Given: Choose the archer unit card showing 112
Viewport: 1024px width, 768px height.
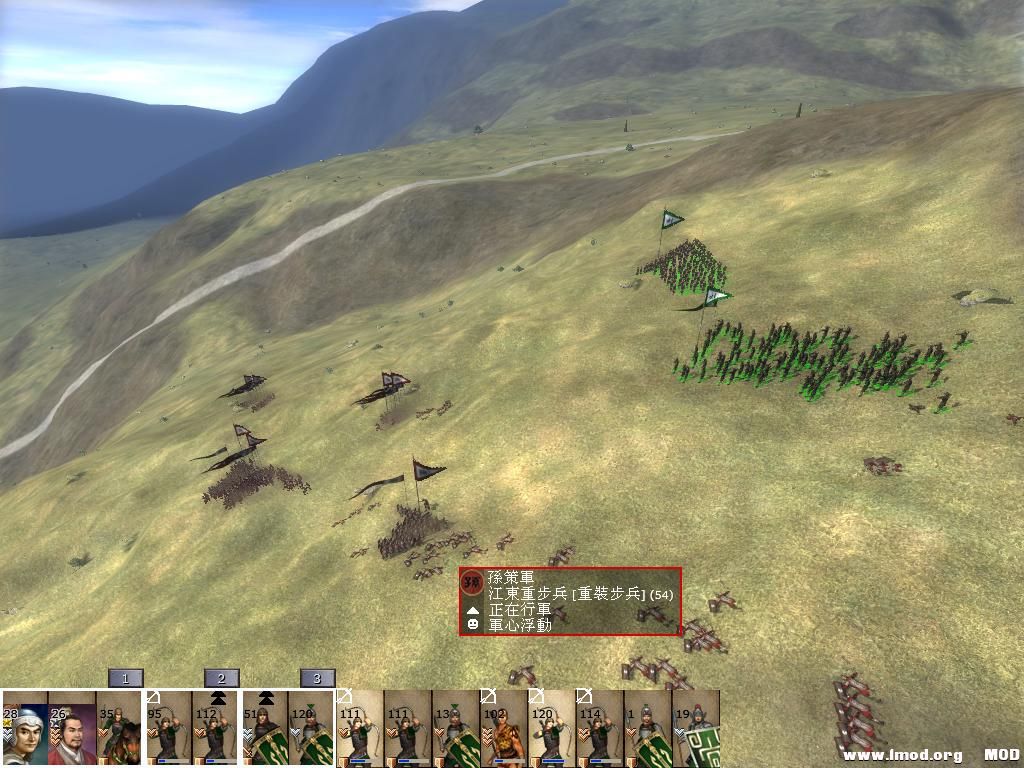Looking at the screenshot, I should point(216,728).
